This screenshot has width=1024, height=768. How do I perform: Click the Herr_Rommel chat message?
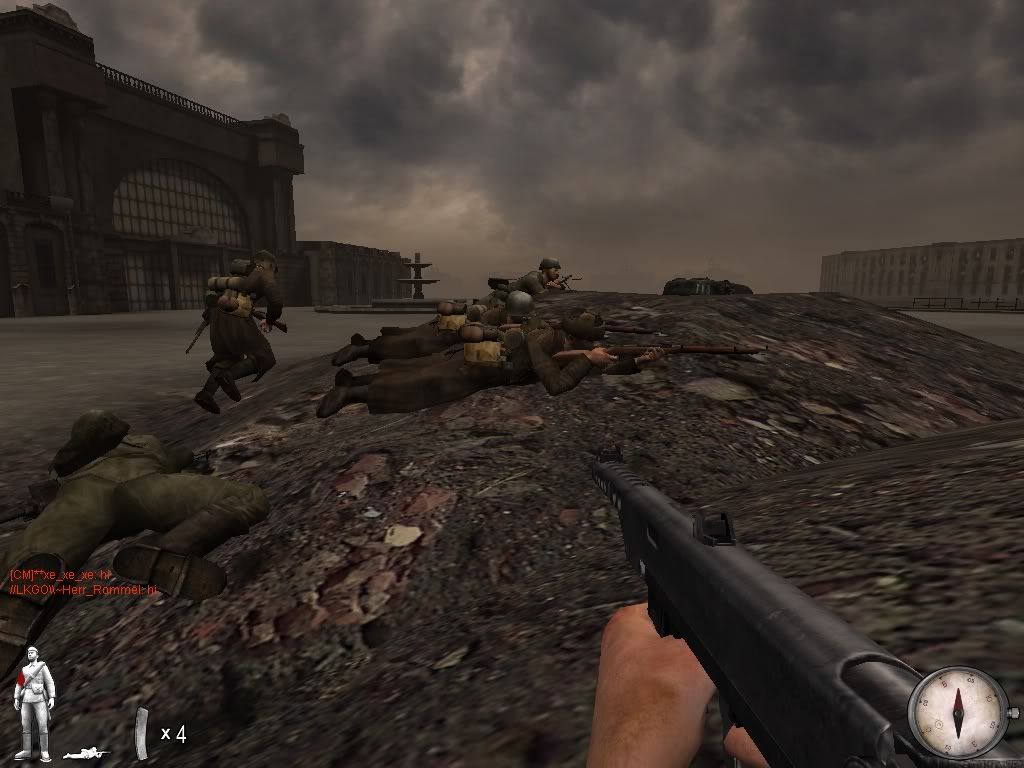click(83, 590)
